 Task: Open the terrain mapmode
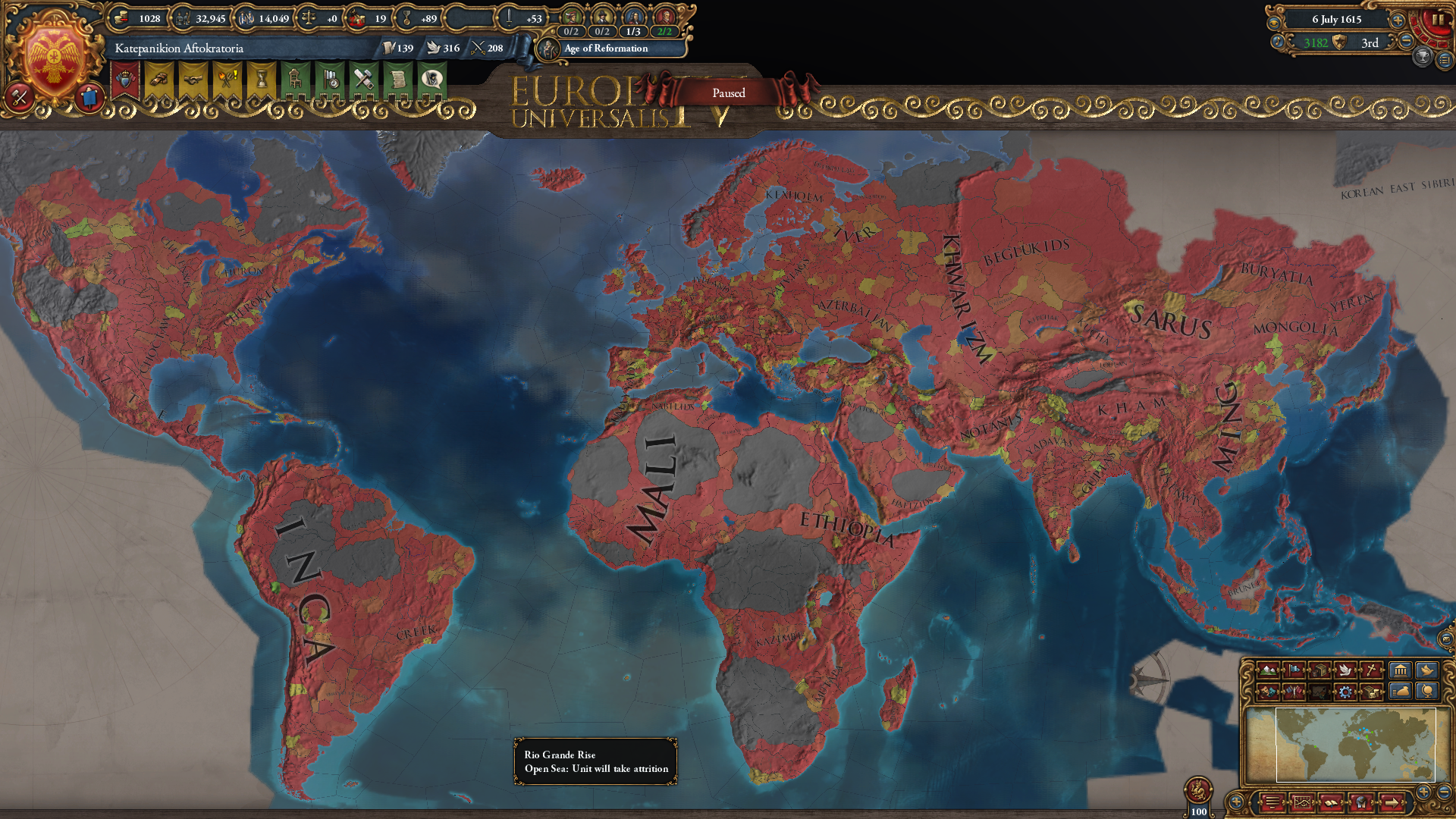[1269, 670]
